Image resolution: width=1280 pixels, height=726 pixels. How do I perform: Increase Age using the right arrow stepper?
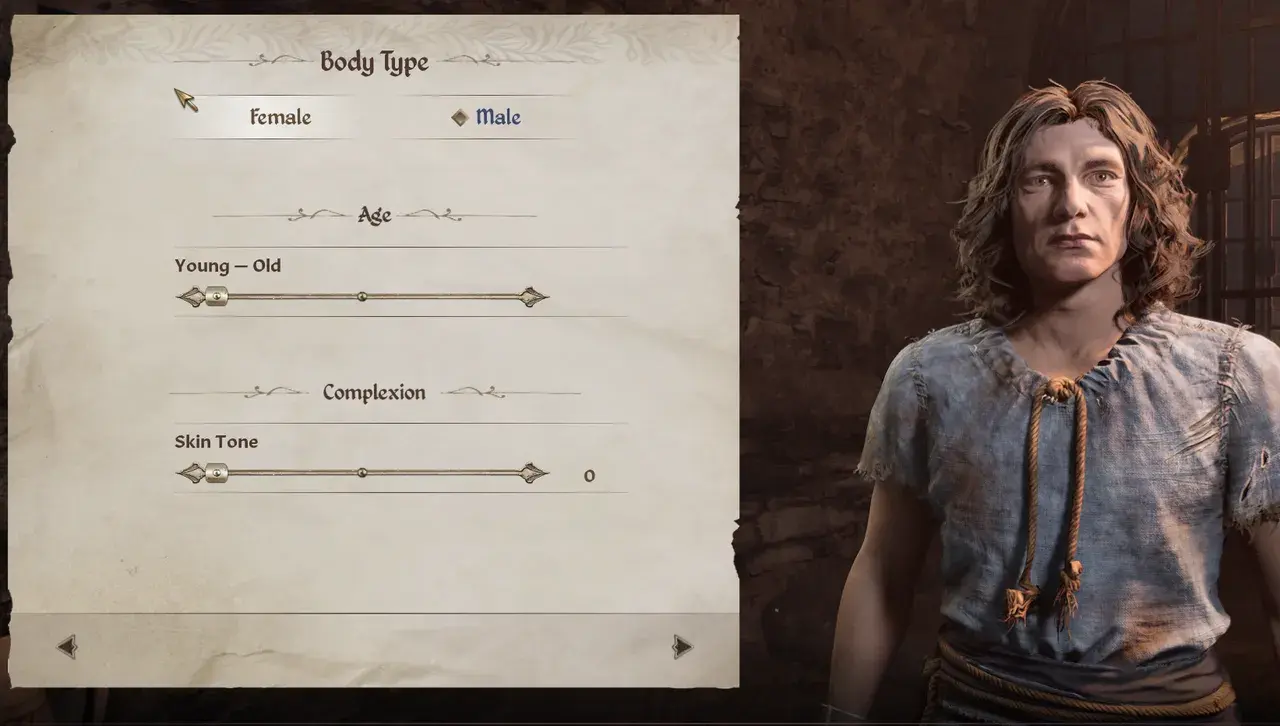[532, 296]
